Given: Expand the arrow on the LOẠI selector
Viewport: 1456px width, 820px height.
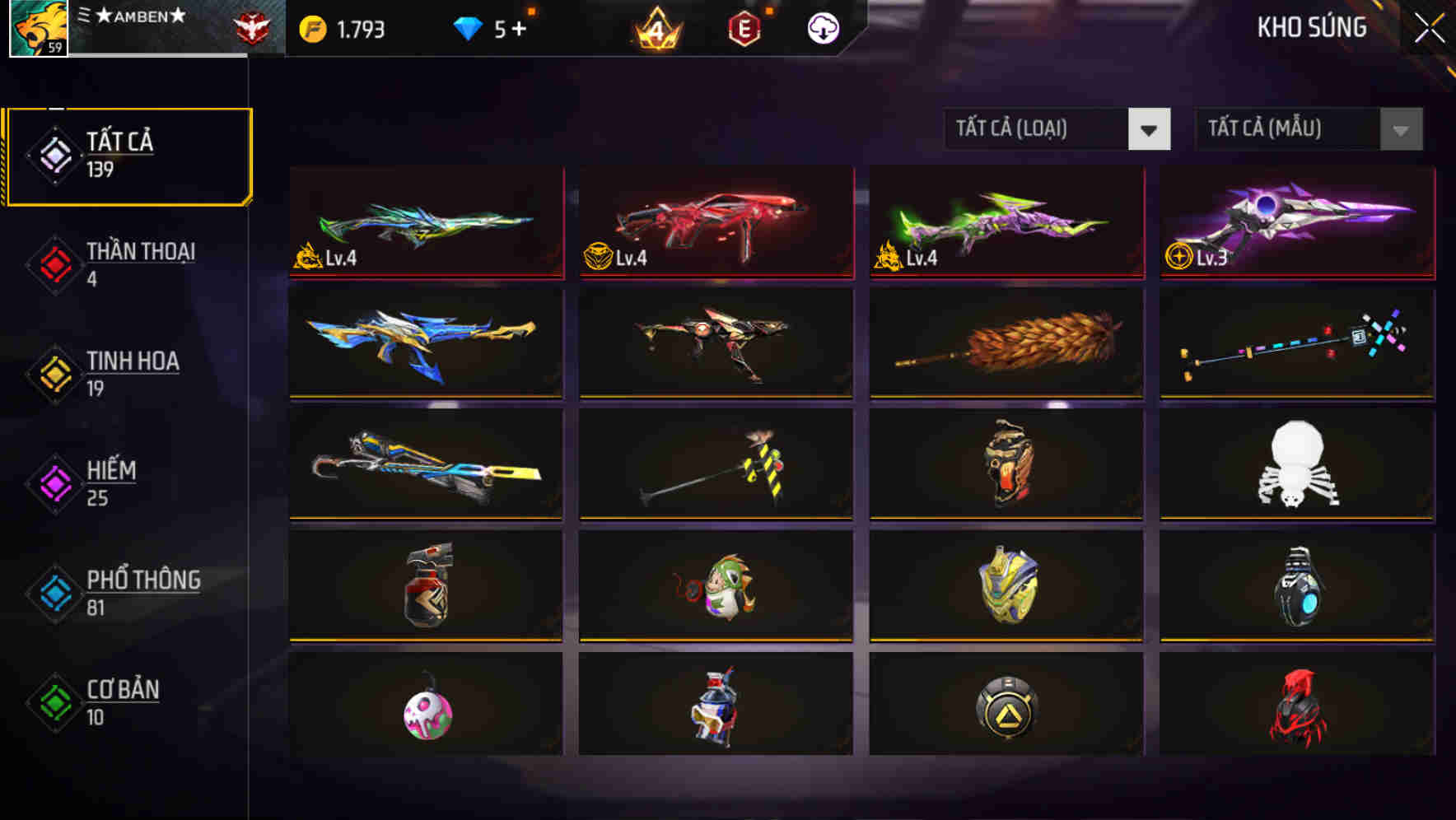Looking at the screenshot, I should (x=1150, y=129).
